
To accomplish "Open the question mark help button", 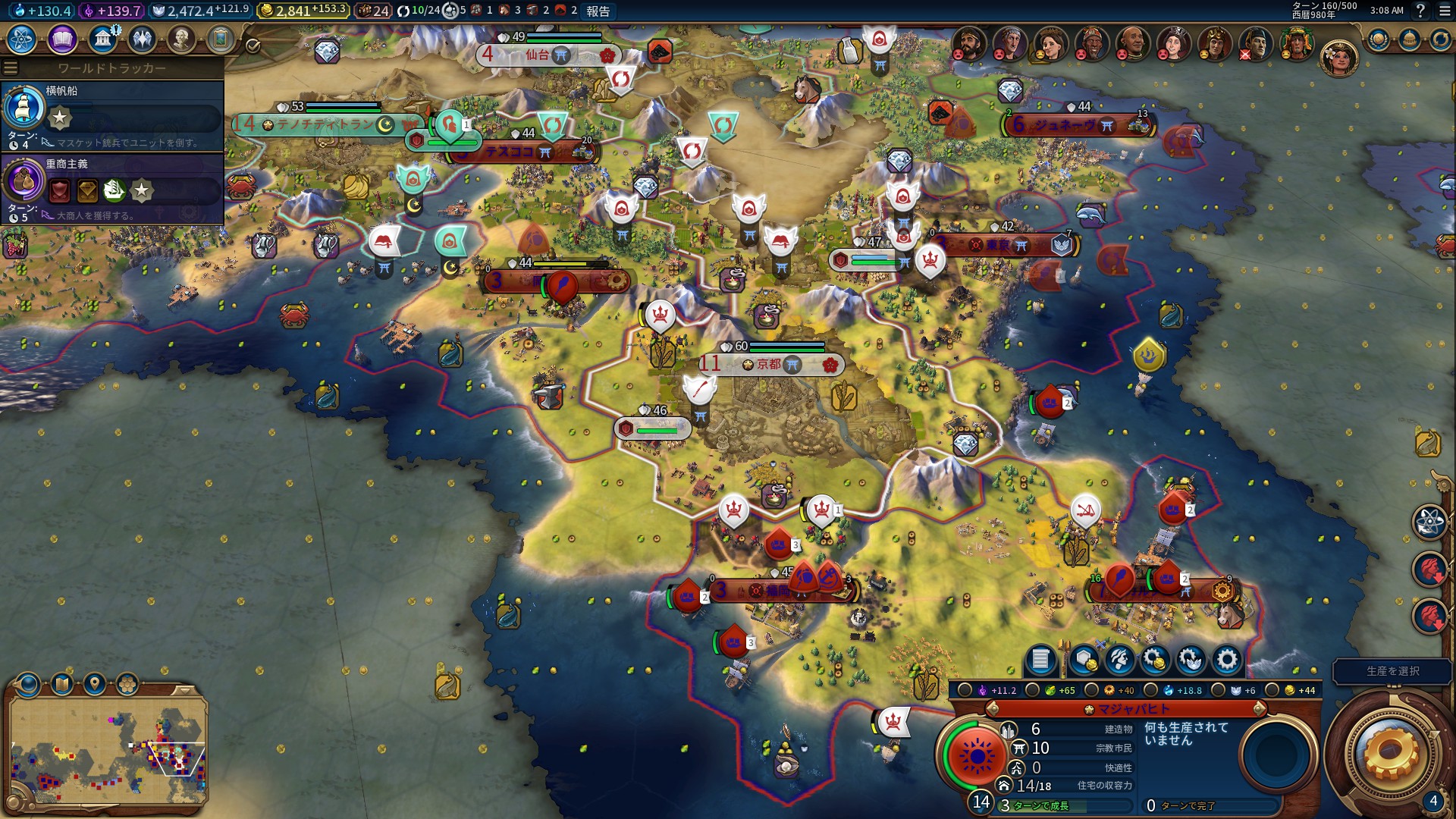I will click(x=1420, y=11).
